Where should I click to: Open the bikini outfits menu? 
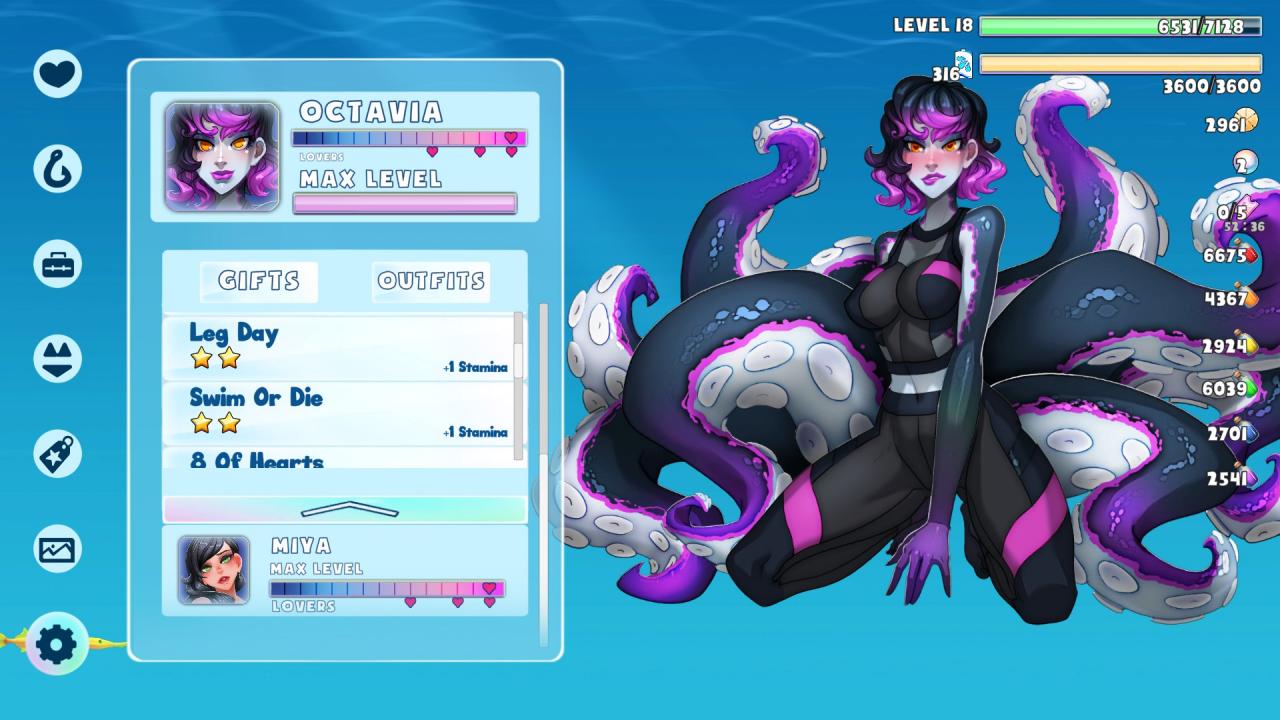[57, 359]
